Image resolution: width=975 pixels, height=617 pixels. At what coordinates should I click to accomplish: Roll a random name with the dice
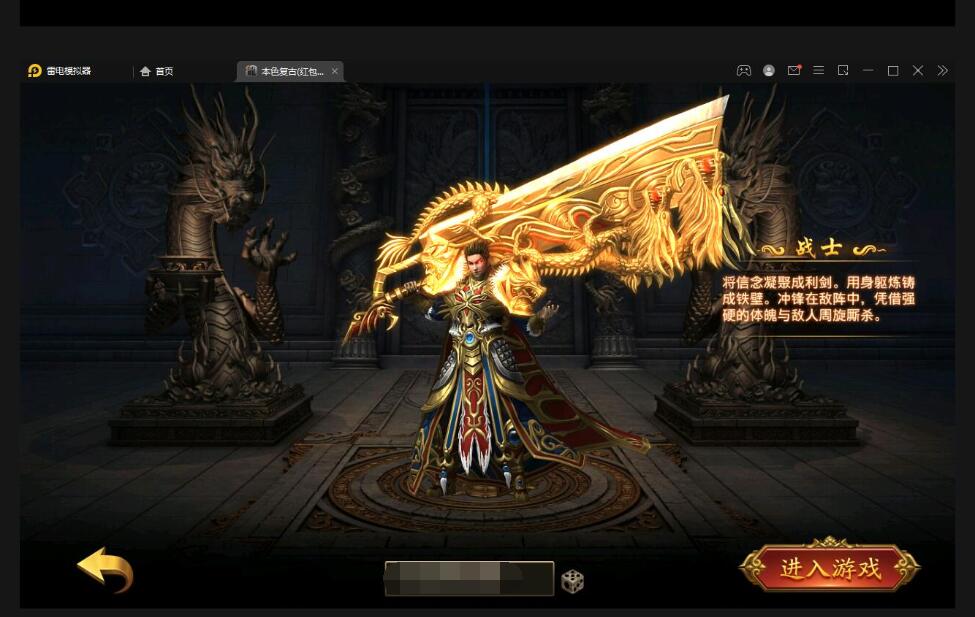(x=572, y=580)
